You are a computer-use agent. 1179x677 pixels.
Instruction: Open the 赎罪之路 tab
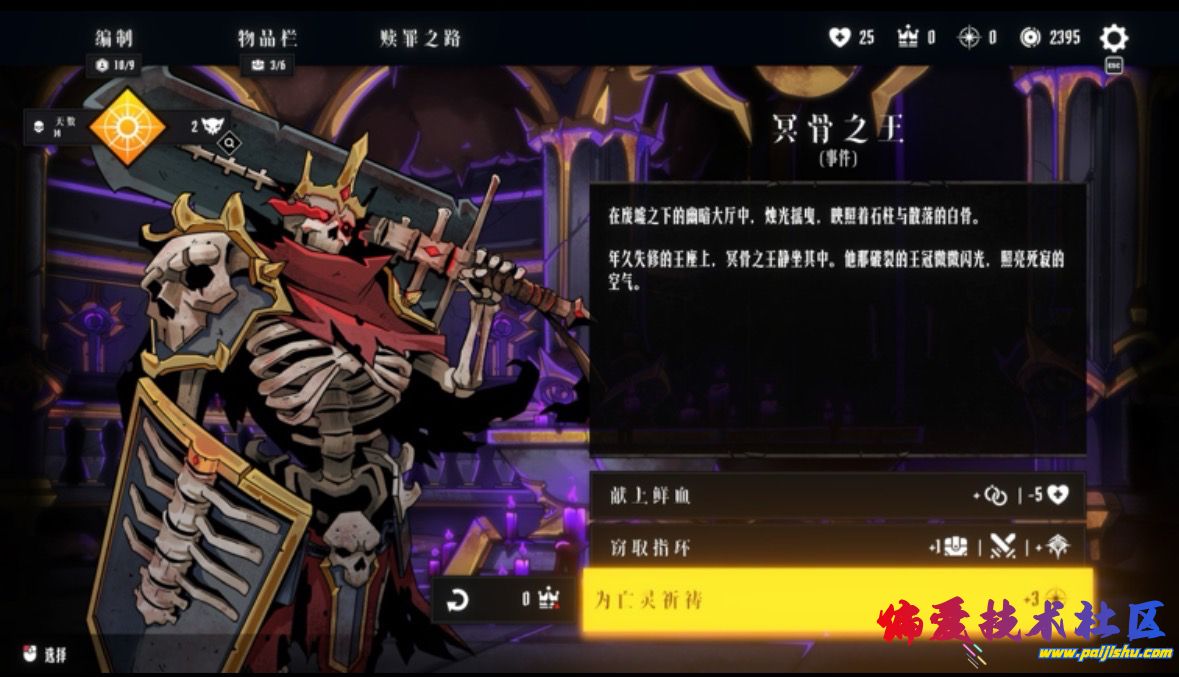click(x=420, y=39)
